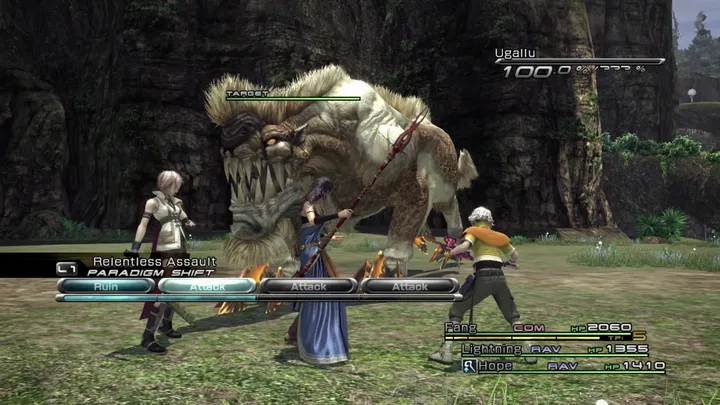Select Fang's party status row

[x=555, y=328]
